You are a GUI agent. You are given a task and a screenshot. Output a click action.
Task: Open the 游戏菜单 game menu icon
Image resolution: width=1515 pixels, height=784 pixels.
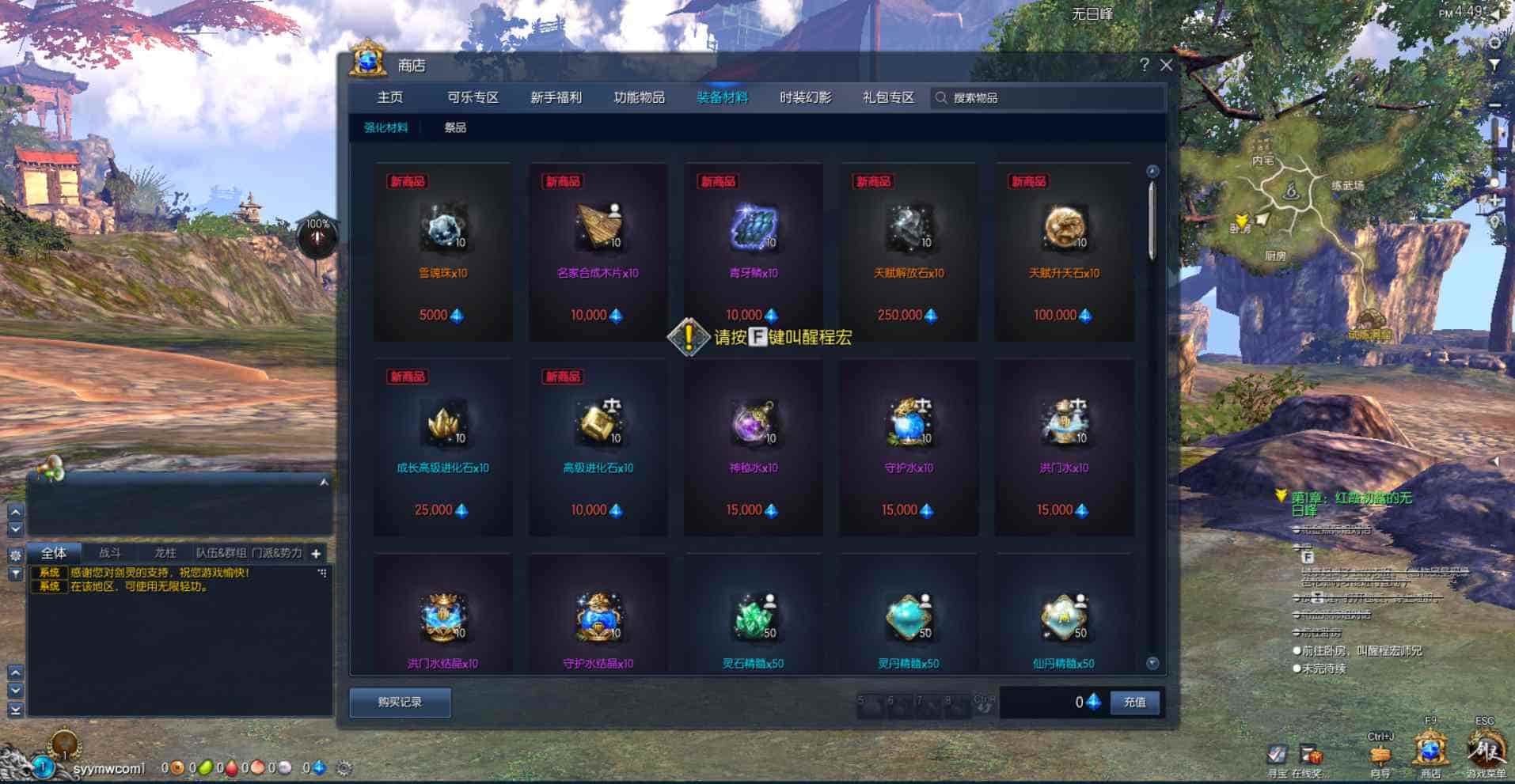point(1485,749)
